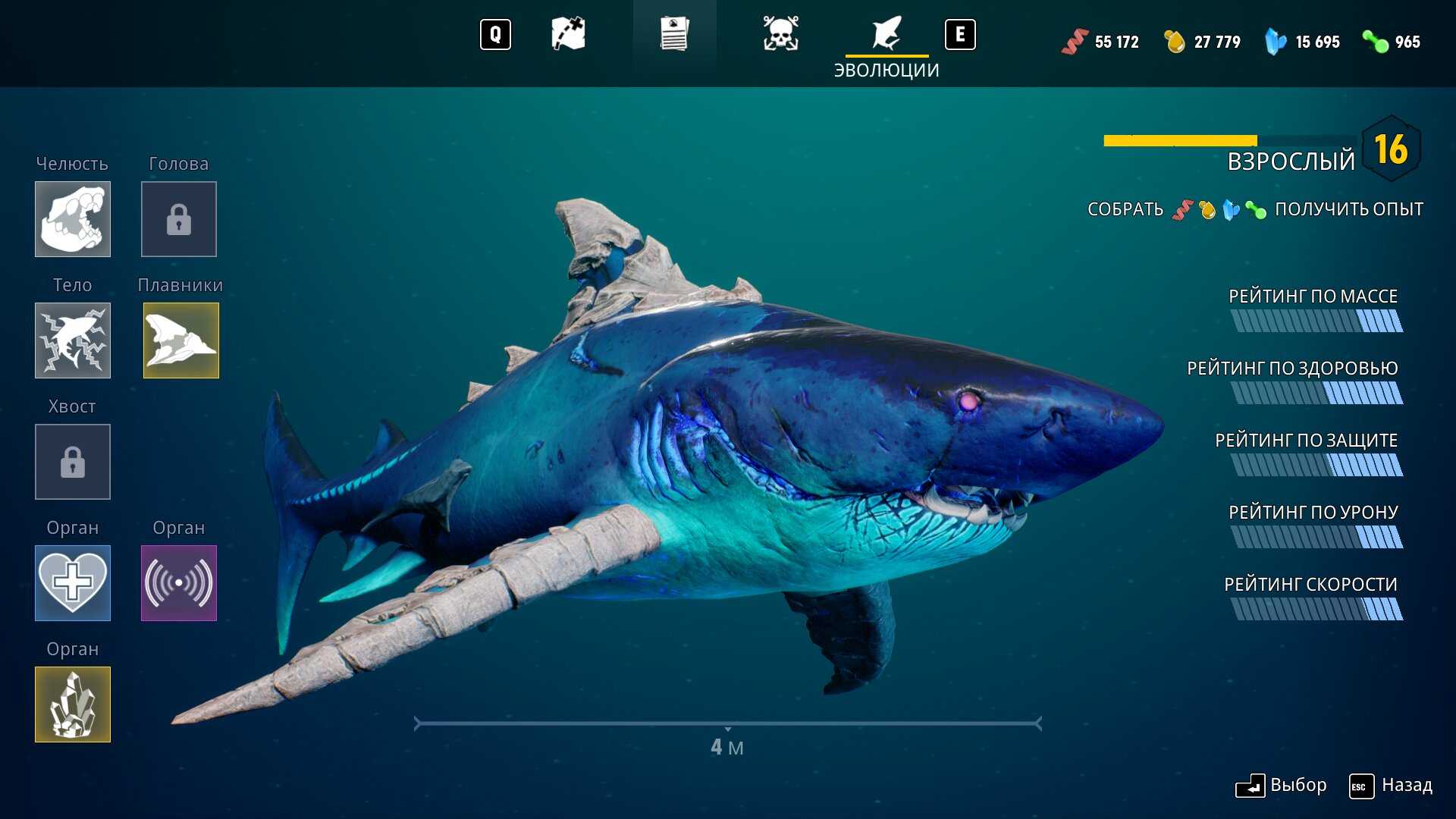Select the shark Evolutions tab
The height and width of the screenshot is (819, 1456).
(886, 36)
